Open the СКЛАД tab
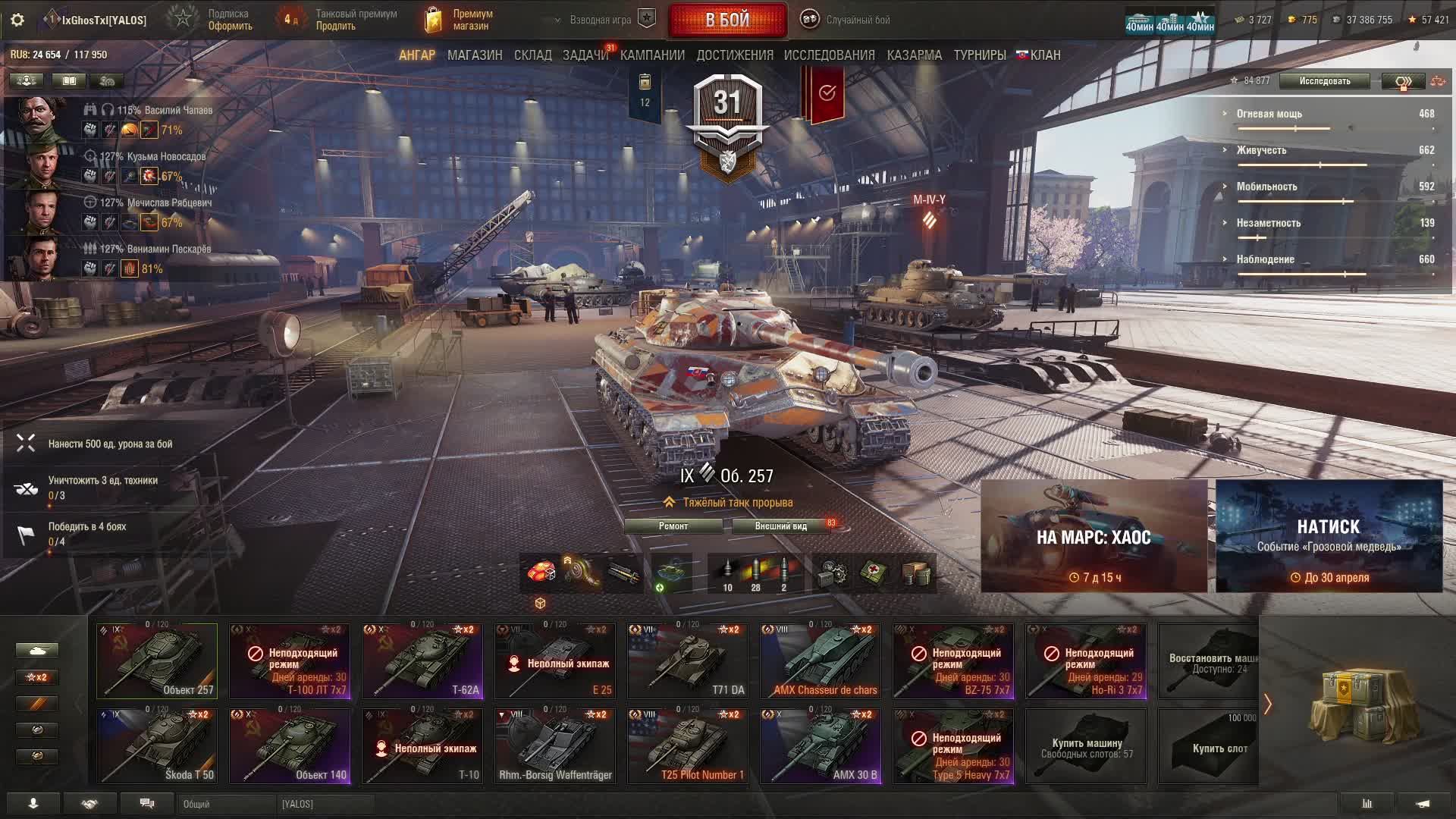Image resolution: width=1456 pixels, height=819 pixels. point(532,55)
